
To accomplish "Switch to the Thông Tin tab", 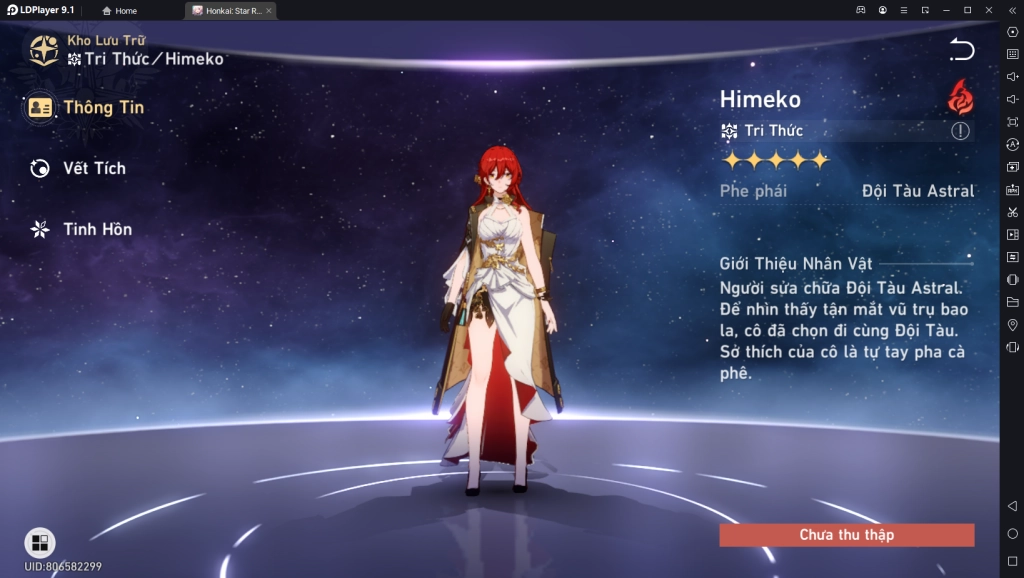I will [x=86, y=107].
